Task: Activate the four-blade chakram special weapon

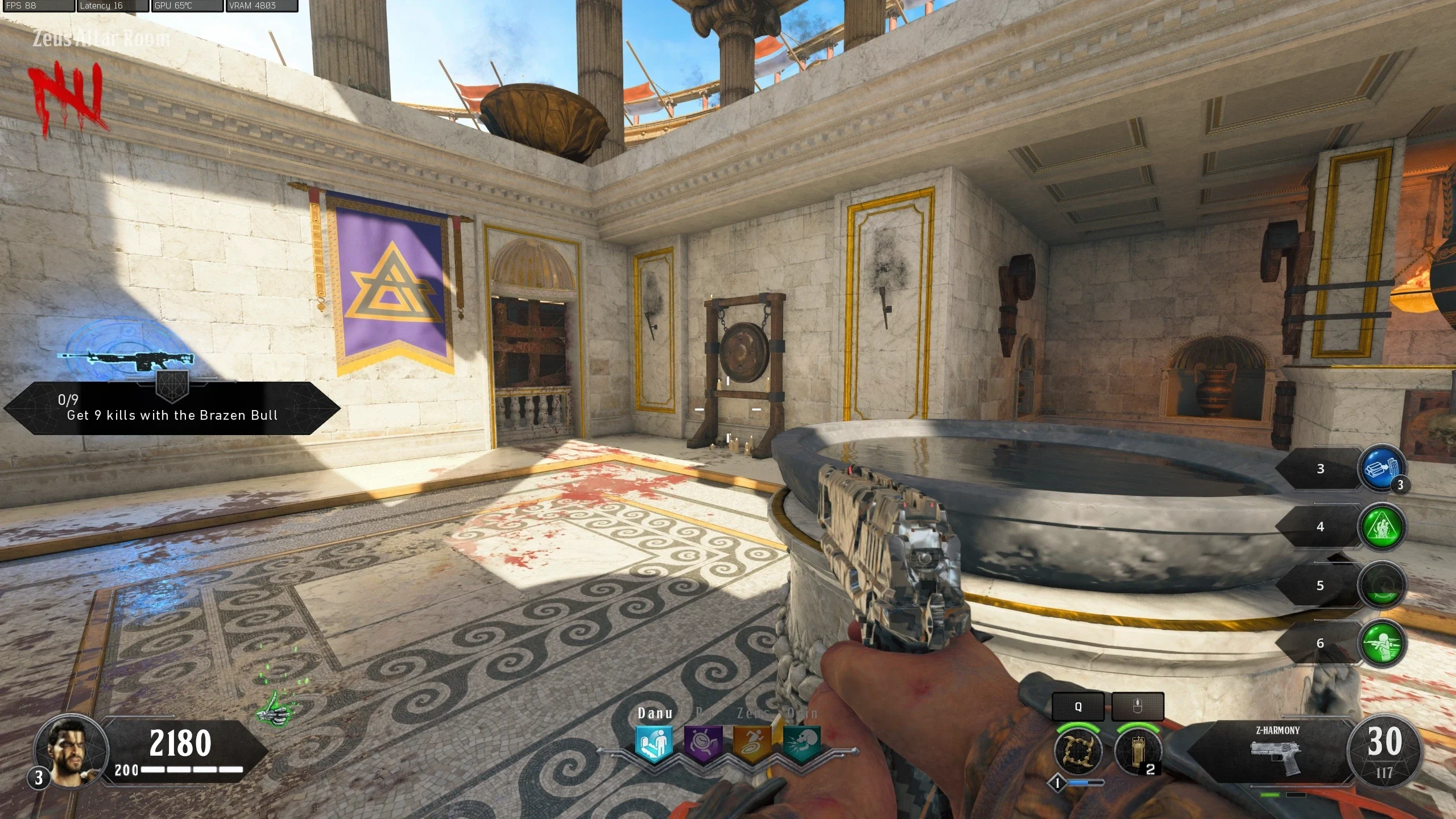Action: 1078,751
